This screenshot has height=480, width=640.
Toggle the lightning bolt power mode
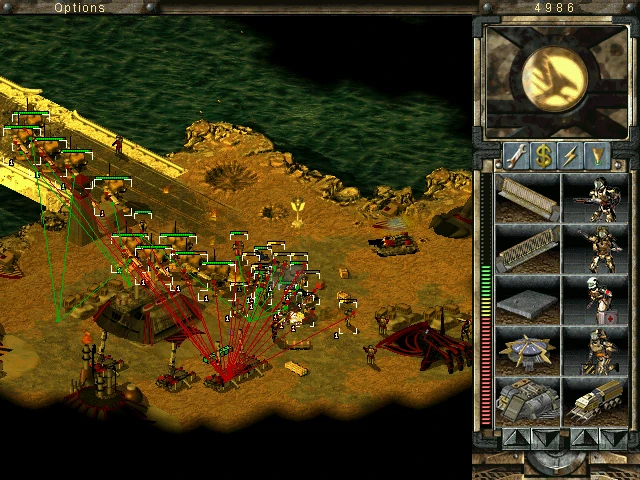(x=571, y=156)
